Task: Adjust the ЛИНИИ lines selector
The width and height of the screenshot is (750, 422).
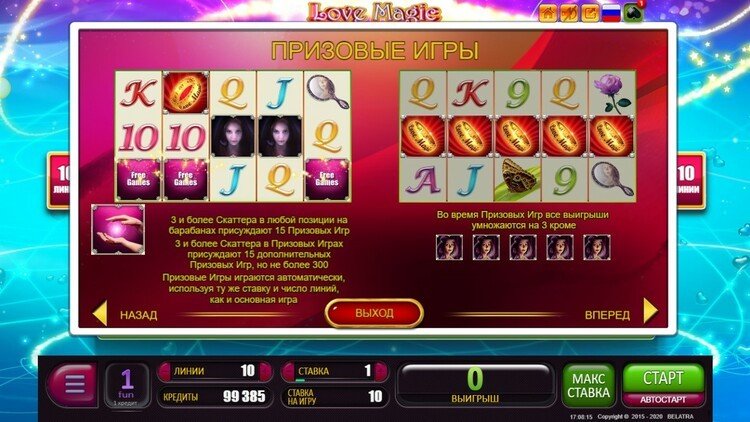Action: [213, 371]
